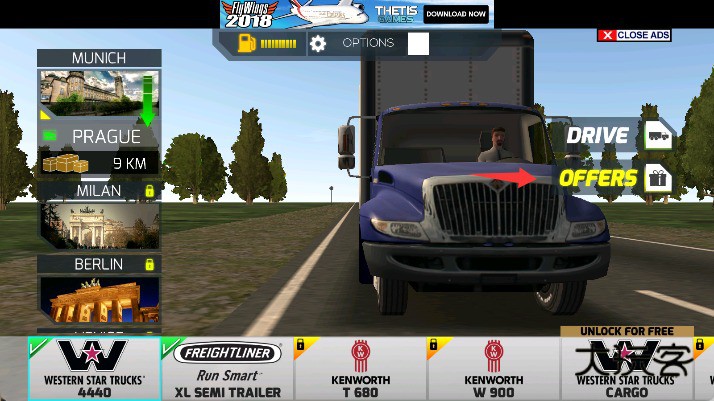Image resolution: width=714 pixels, height=401 pixels.
Task: Close ads with the red X button
Action: [x=606, y=35]
